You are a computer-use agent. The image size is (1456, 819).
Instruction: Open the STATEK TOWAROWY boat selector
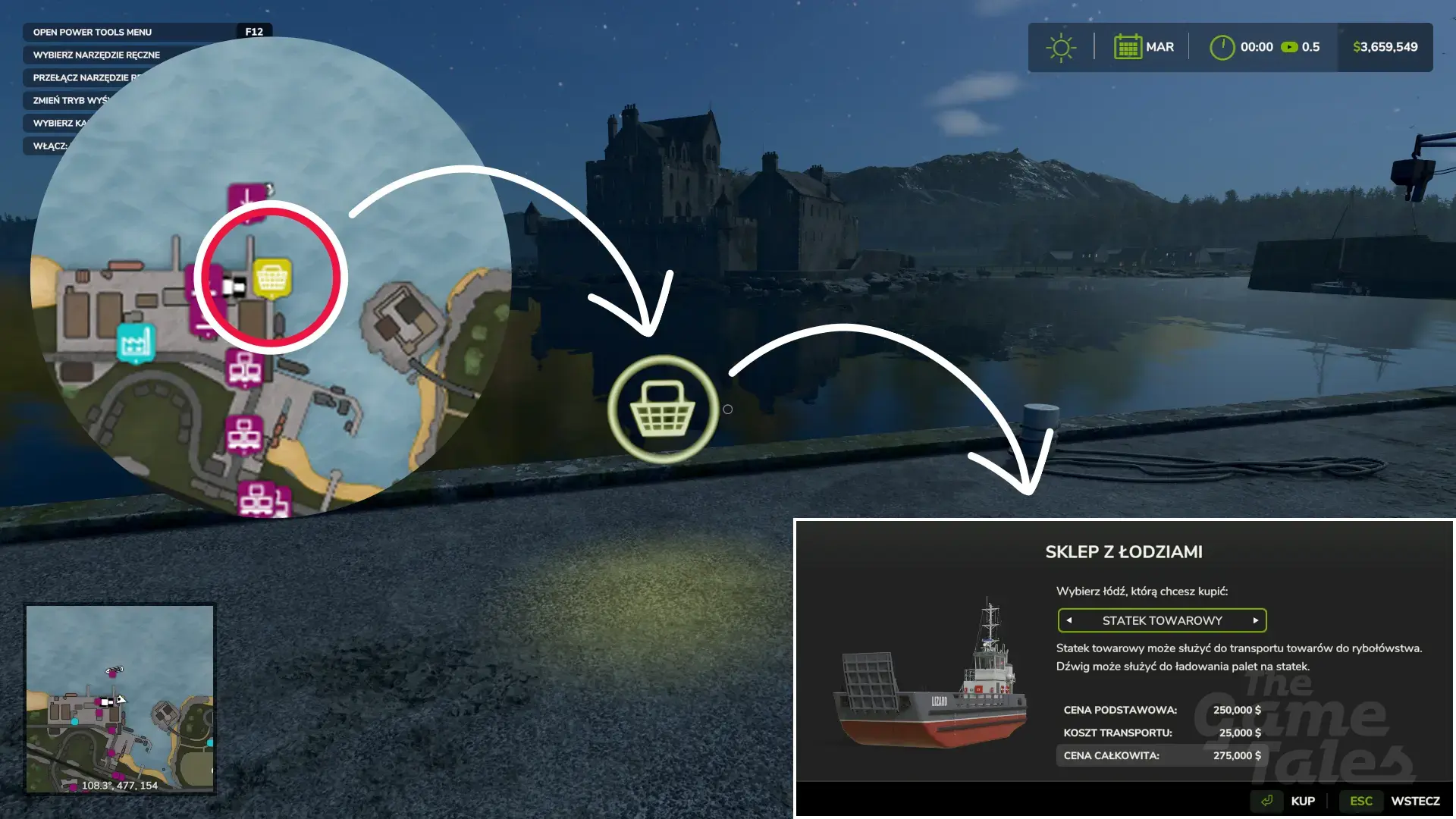tap(1162, 620)
